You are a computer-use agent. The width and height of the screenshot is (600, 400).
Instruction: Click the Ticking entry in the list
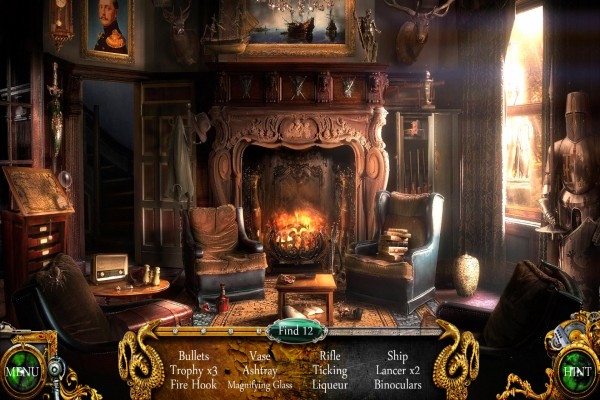(330, 369)
